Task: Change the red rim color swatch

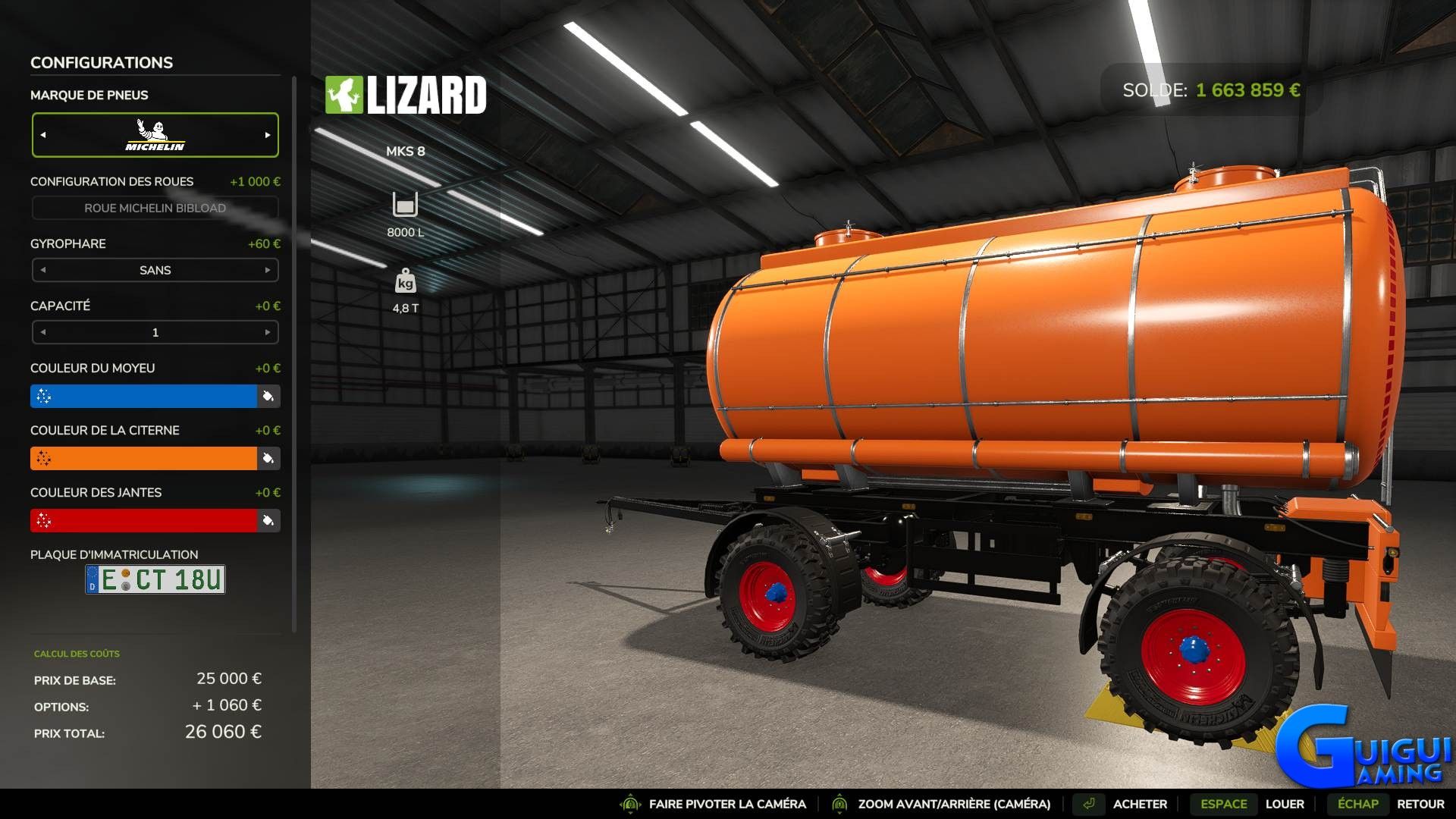Action: tap(143, 520)
